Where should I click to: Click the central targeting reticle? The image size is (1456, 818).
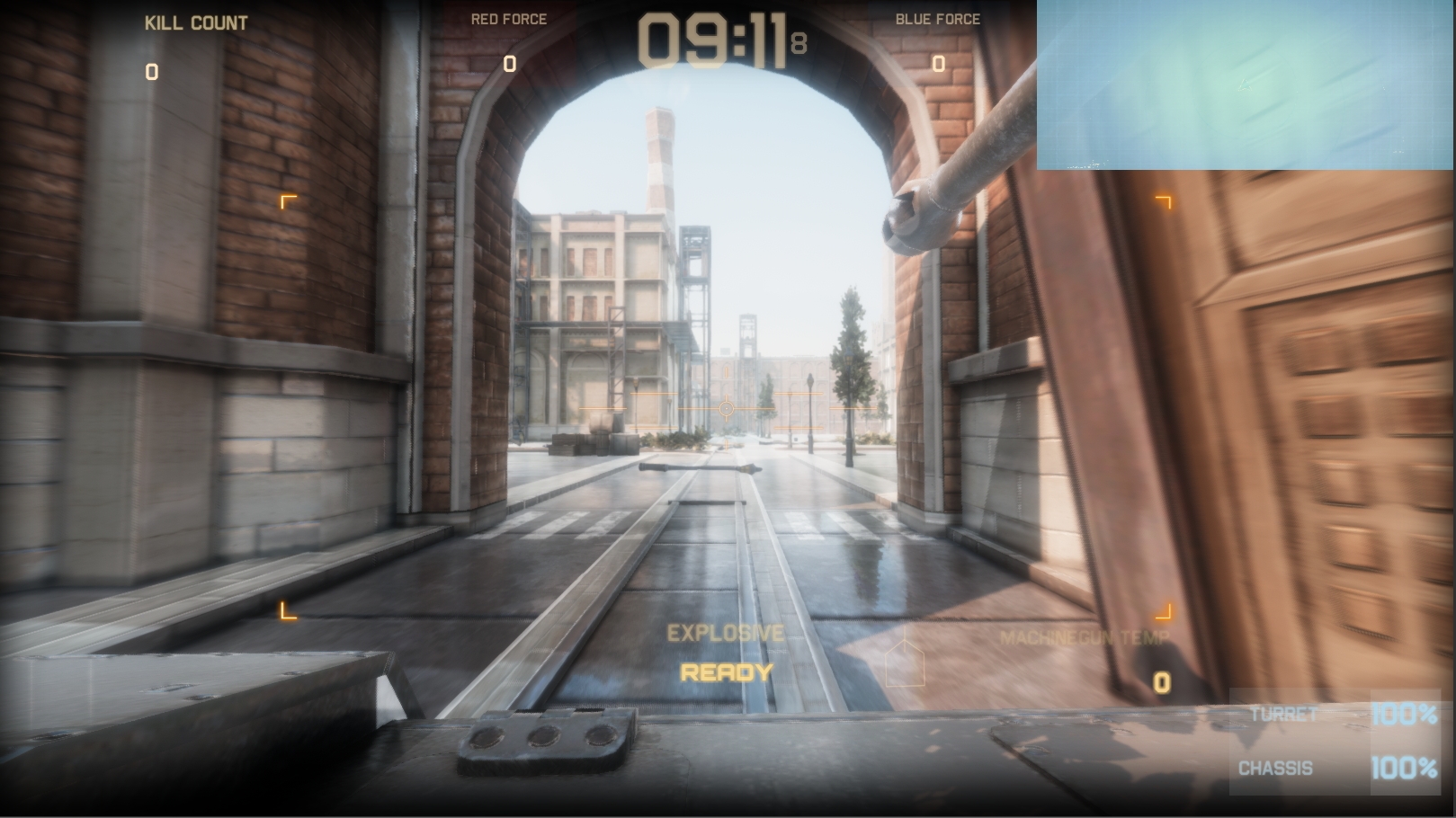click(725, 409)
